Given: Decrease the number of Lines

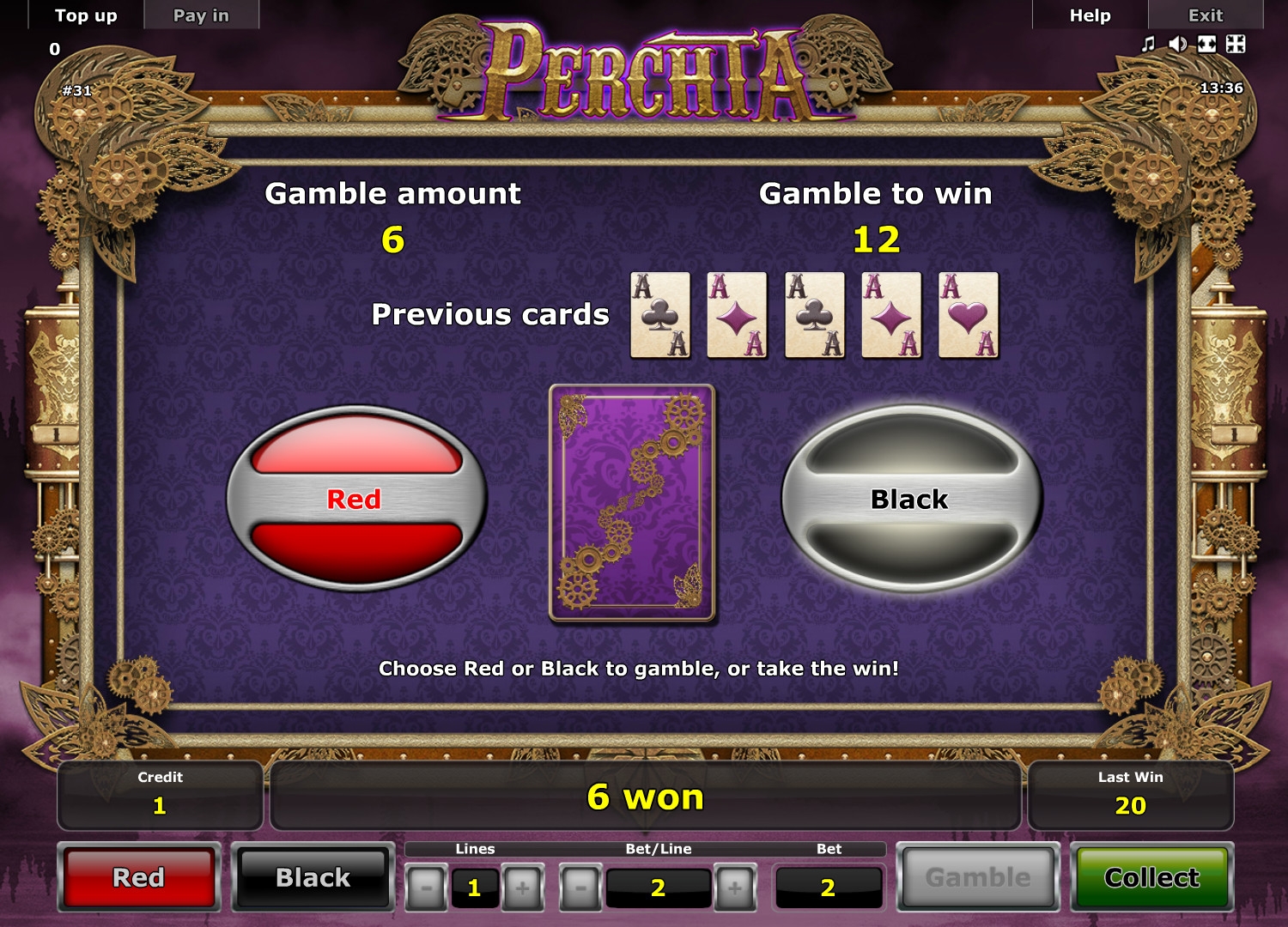Looking at the screenshot, I should click(427, 888).
